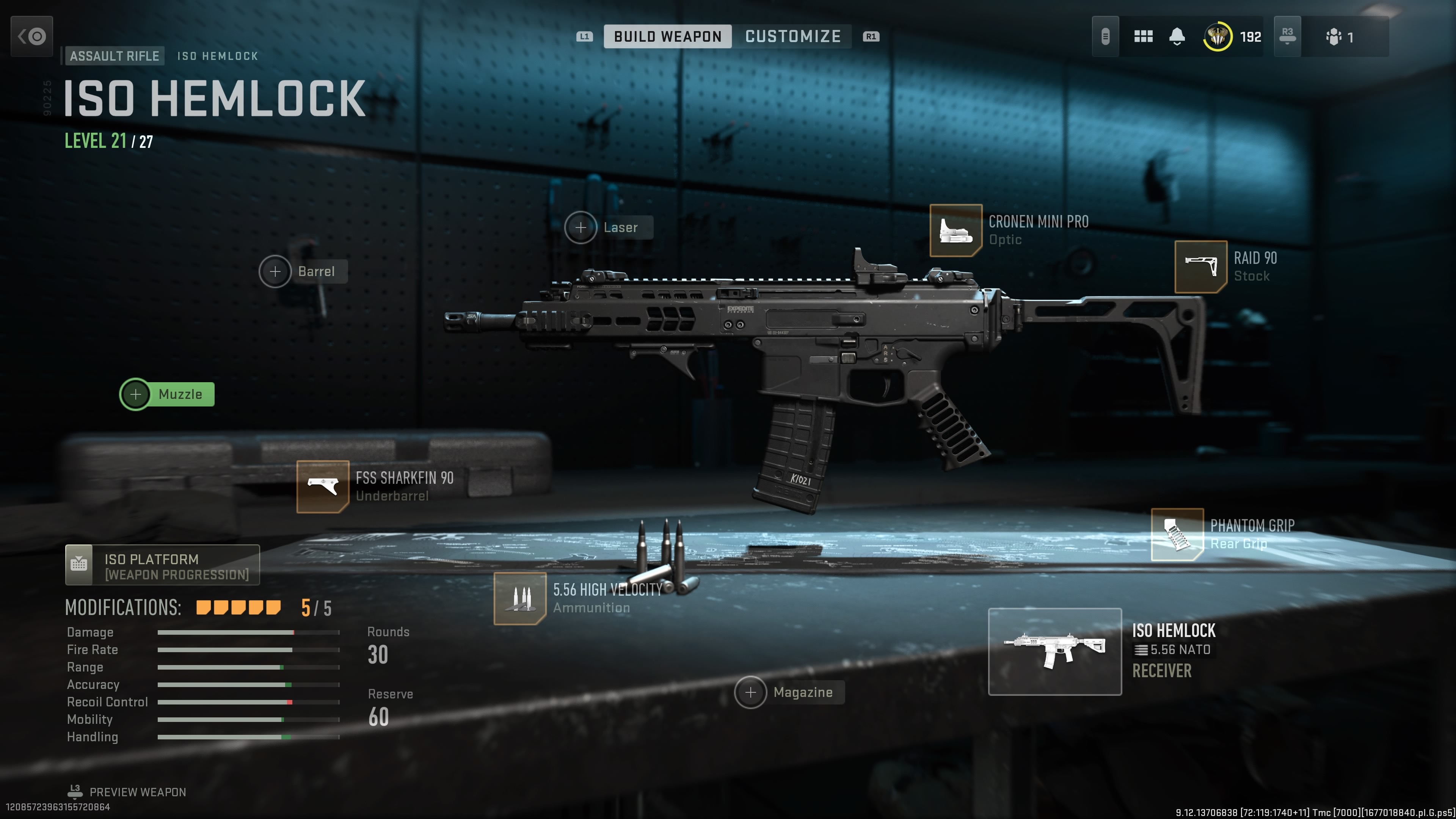Image resolution: width=1456 pixels, height=819 pixels.
Task: Select the Phantom Grip rear grip
Action: [x=1177, y=536]
